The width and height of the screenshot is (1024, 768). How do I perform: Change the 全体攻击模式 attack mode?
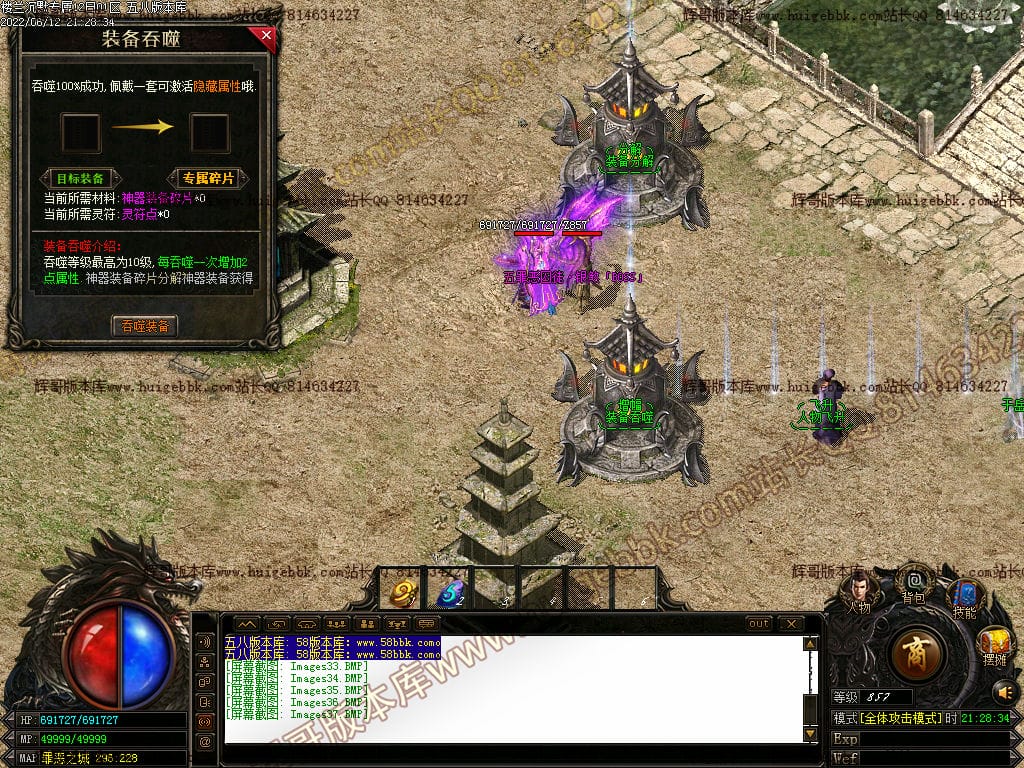899,718
